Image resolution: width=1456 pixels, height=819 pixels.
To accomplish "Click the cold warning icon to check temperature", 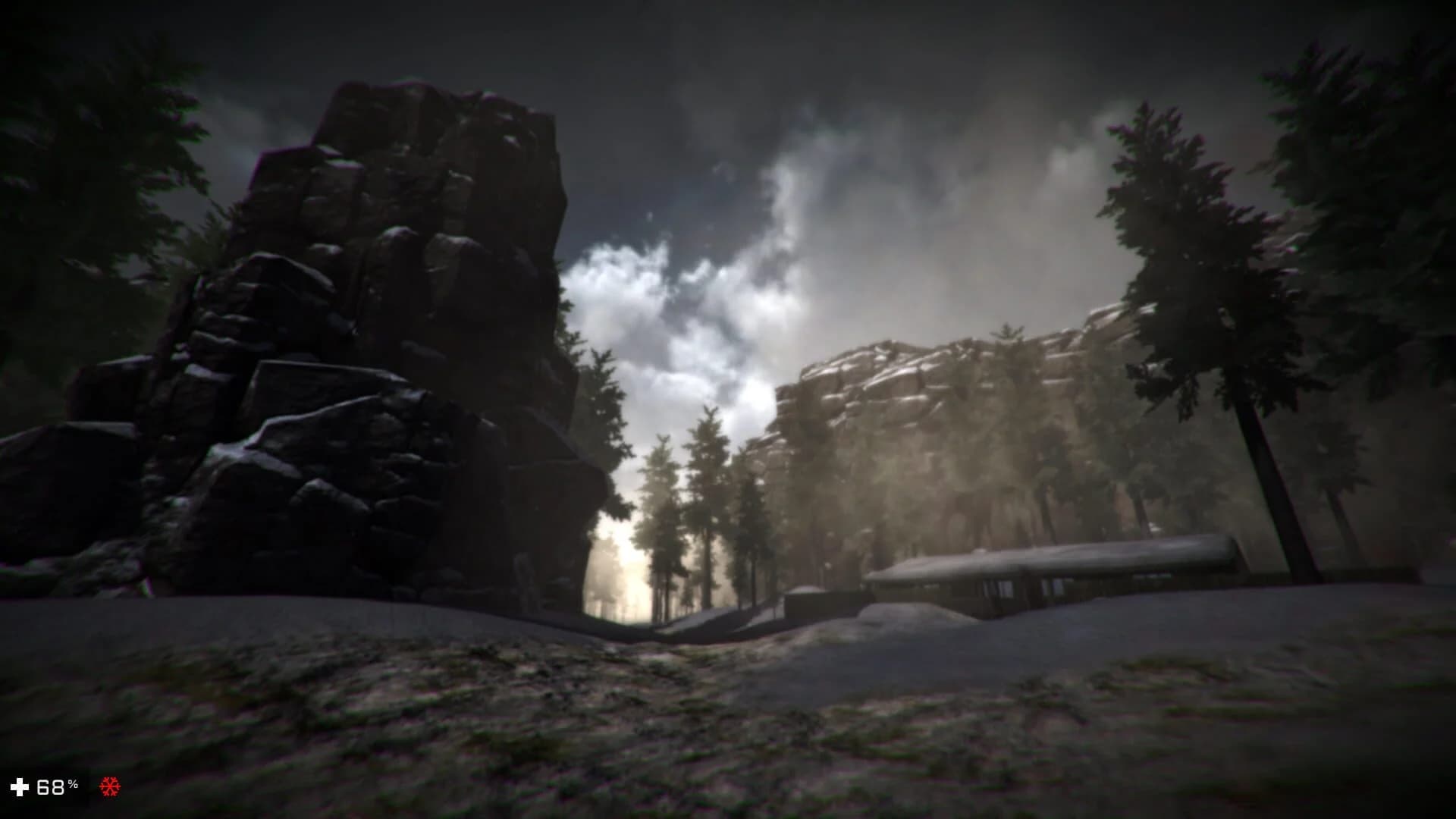I will [108, 785].
